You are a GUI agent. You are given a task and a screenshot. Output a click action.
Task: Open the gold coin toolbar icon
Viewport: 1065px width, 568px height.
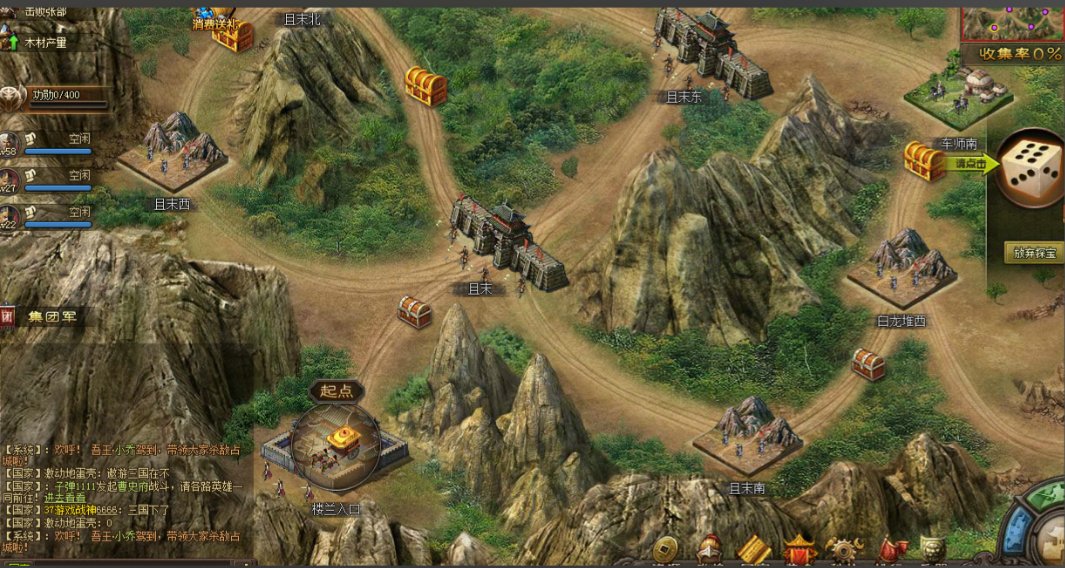pyautogui.click(x=665, y=549)
